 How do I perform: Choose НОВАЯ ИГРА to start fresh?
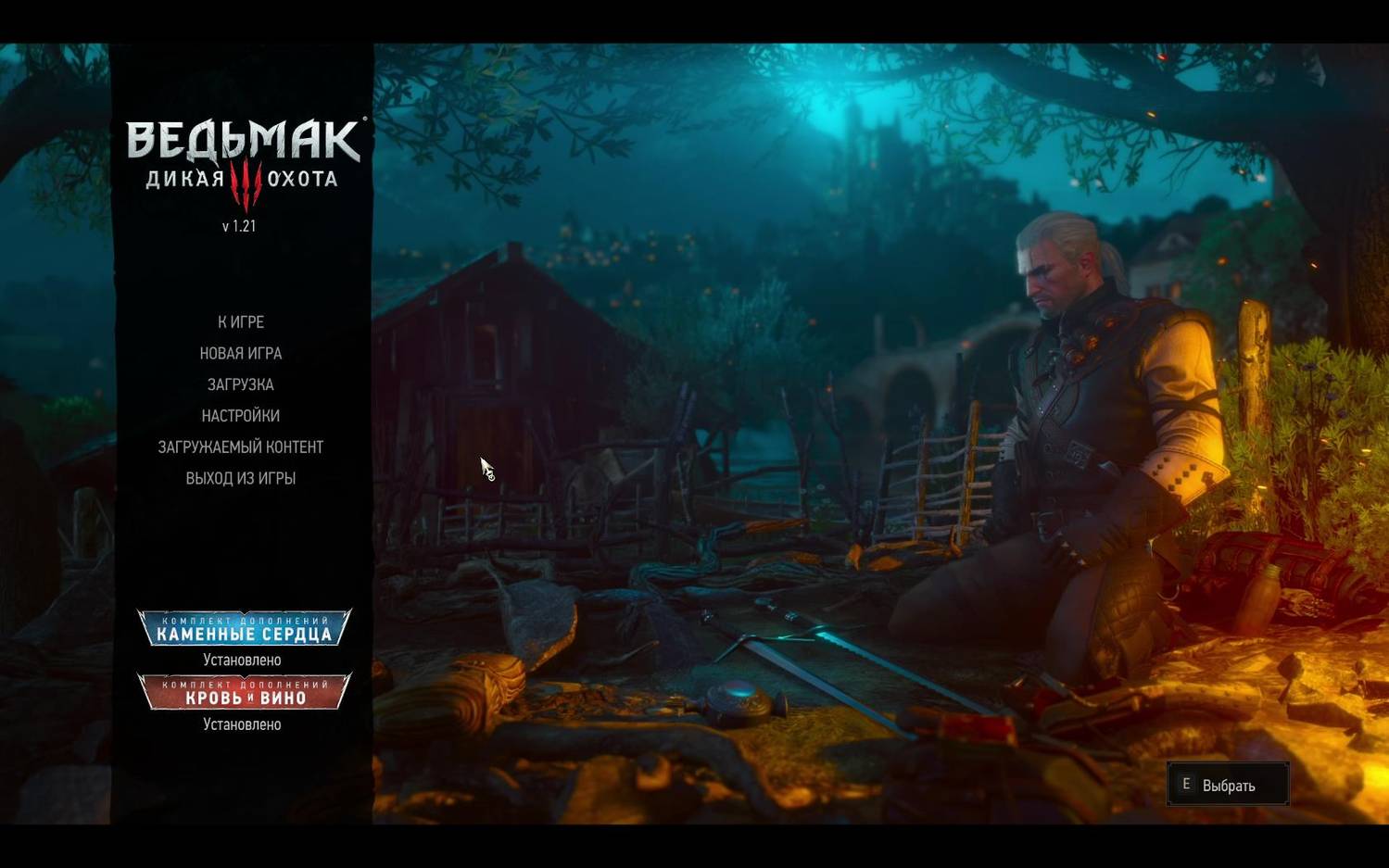click(240, 353)
